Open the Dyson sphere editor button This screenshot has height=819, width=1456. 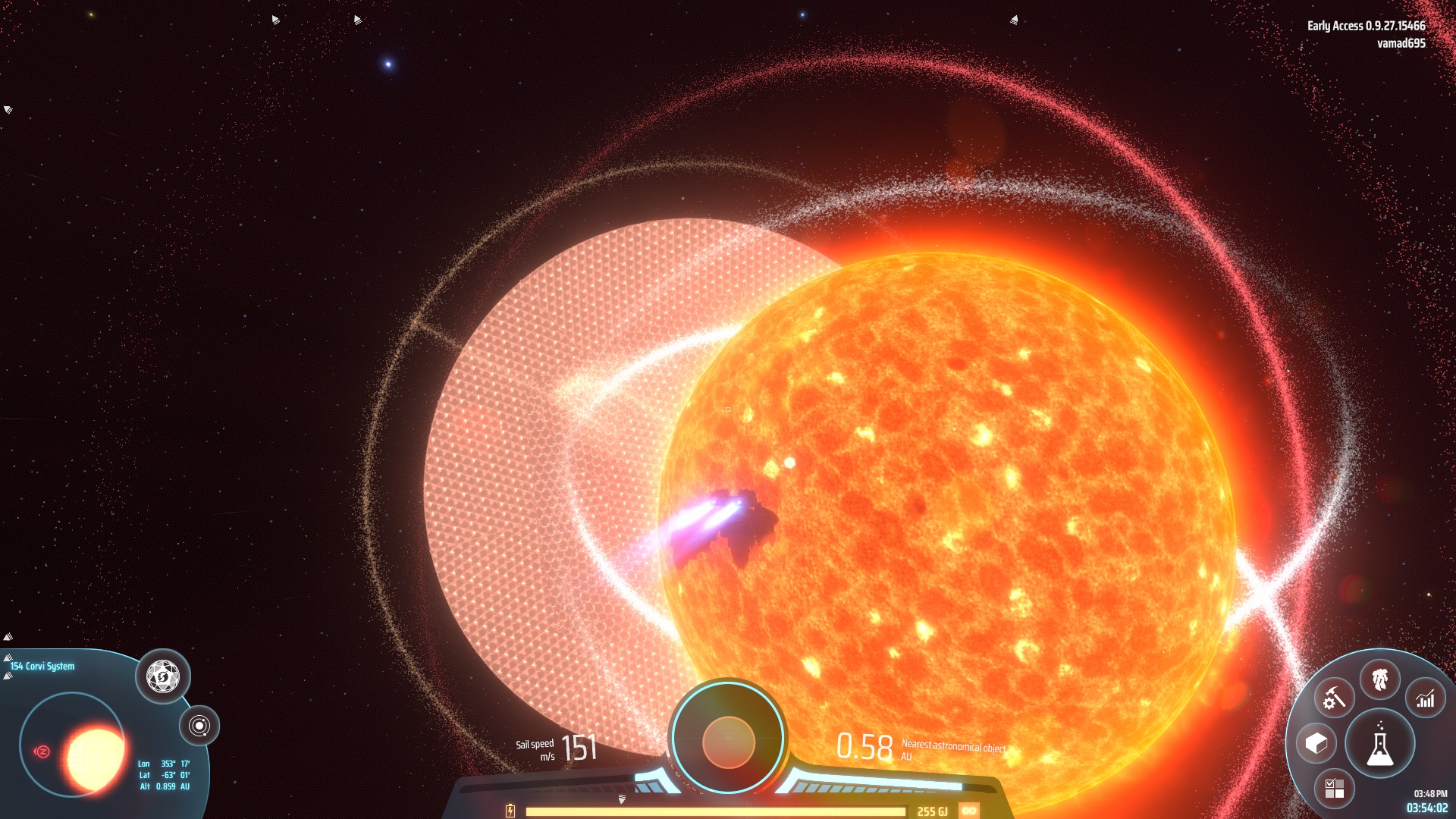(x=162, y=676)
